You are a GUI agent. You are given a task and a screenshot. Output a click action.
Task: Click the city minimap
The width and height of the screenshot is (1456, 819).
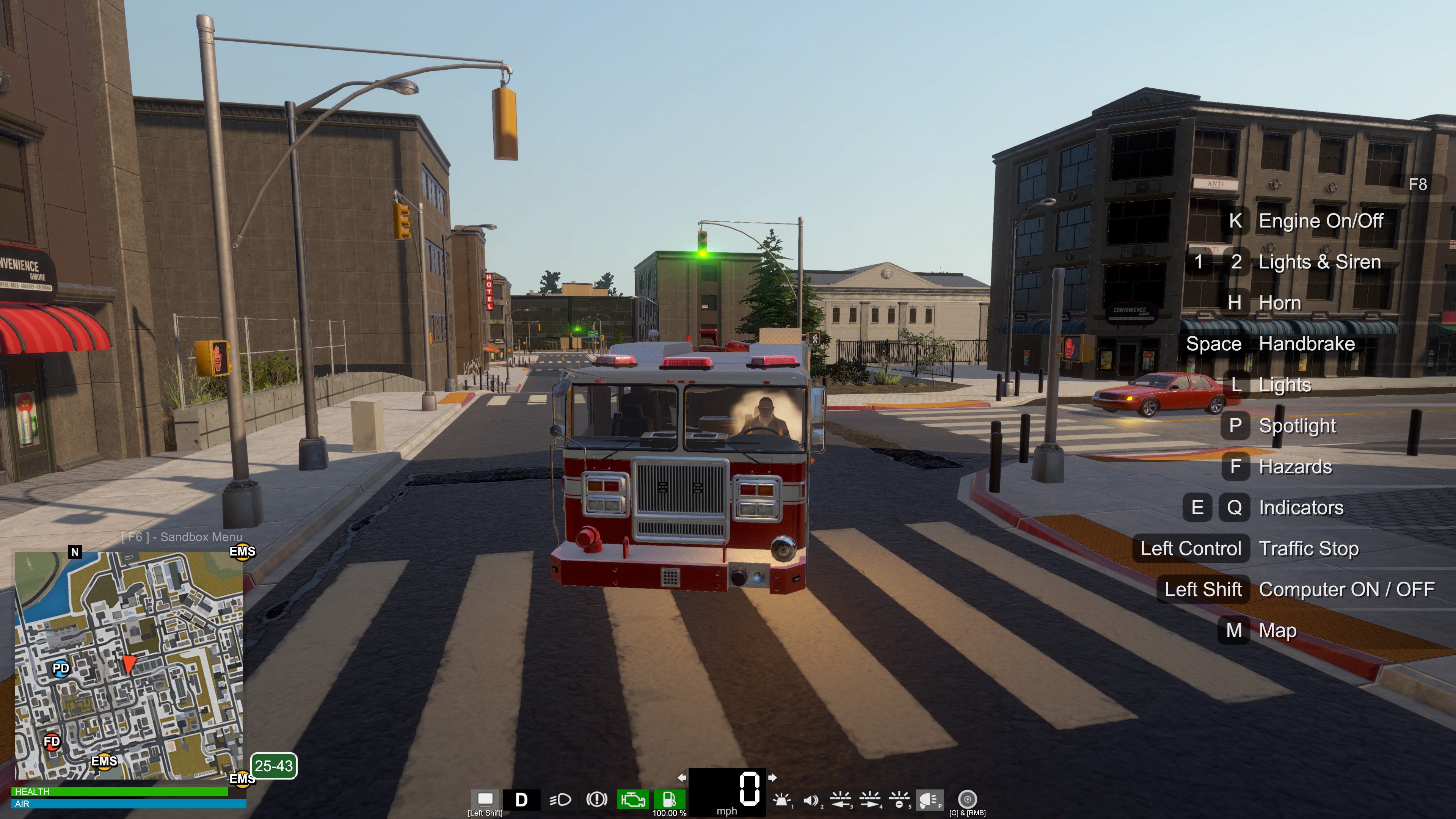click(x=129, y=666)
